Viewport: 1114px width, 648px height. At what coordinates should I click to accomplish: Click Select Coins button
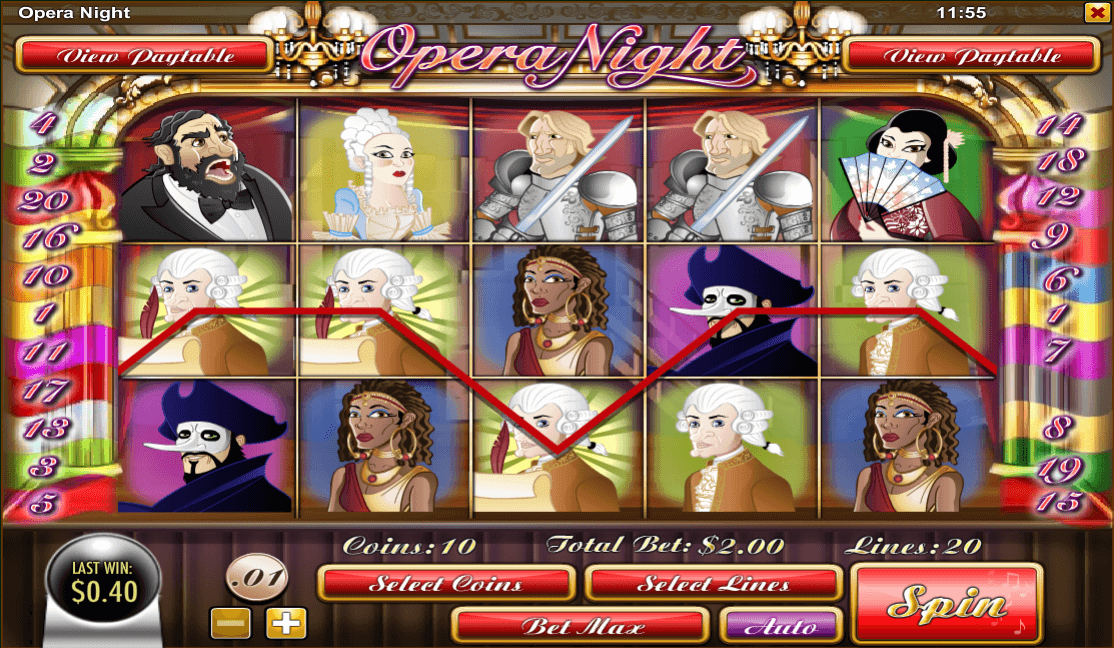click(446, 583)
